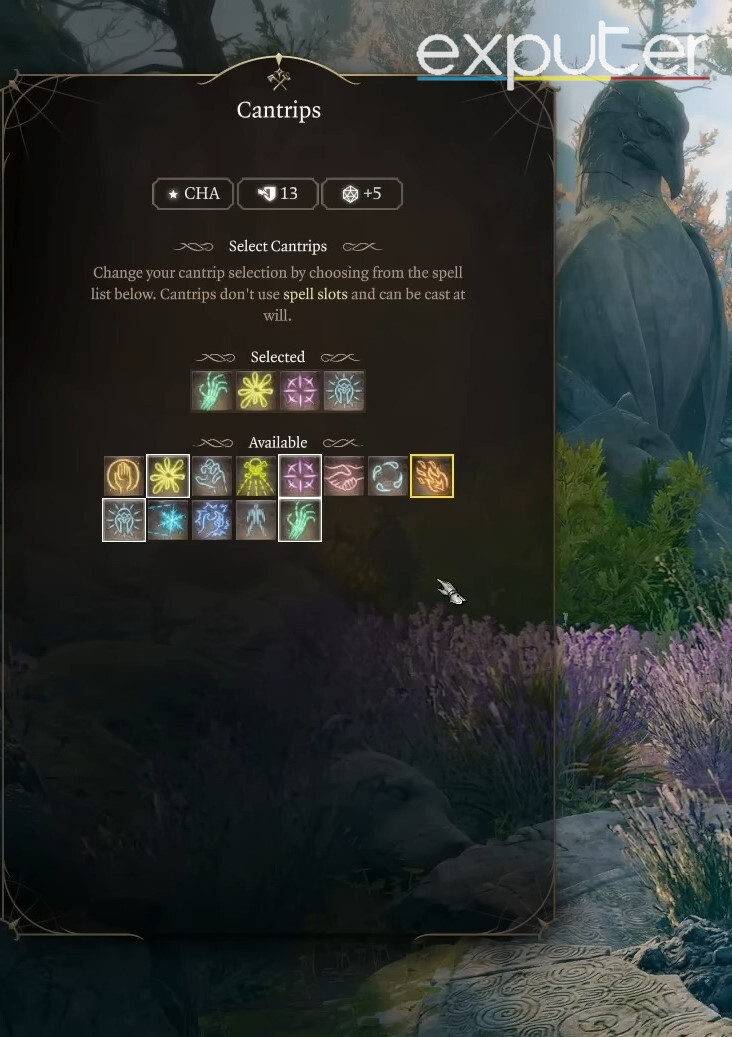Select the True Strike figure cantrip
This screenshot has width=732, height=1037.
click(x=256, y=520)
